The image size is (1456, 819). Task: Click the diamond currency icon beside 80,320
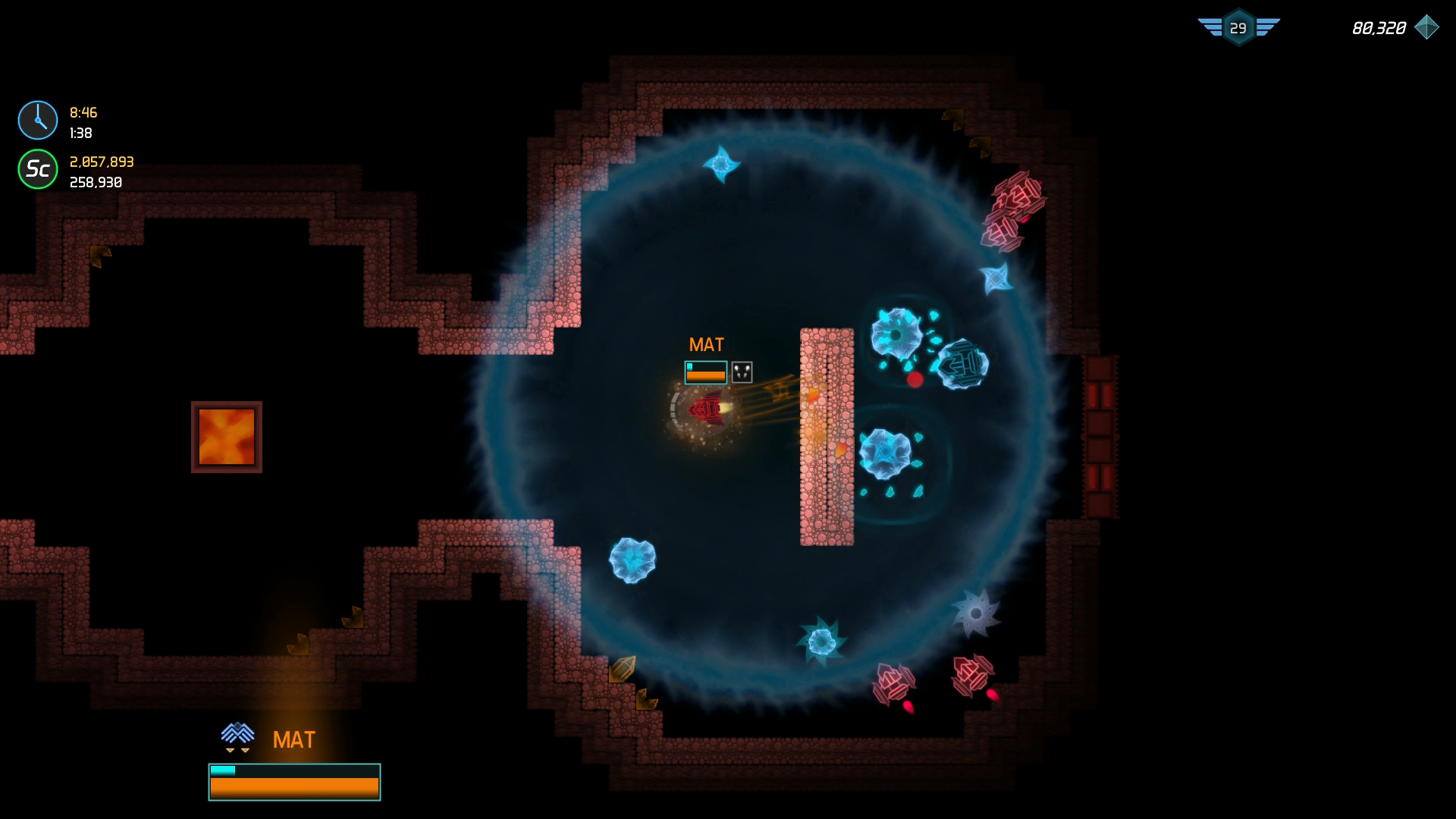[x=1429, y=27]
